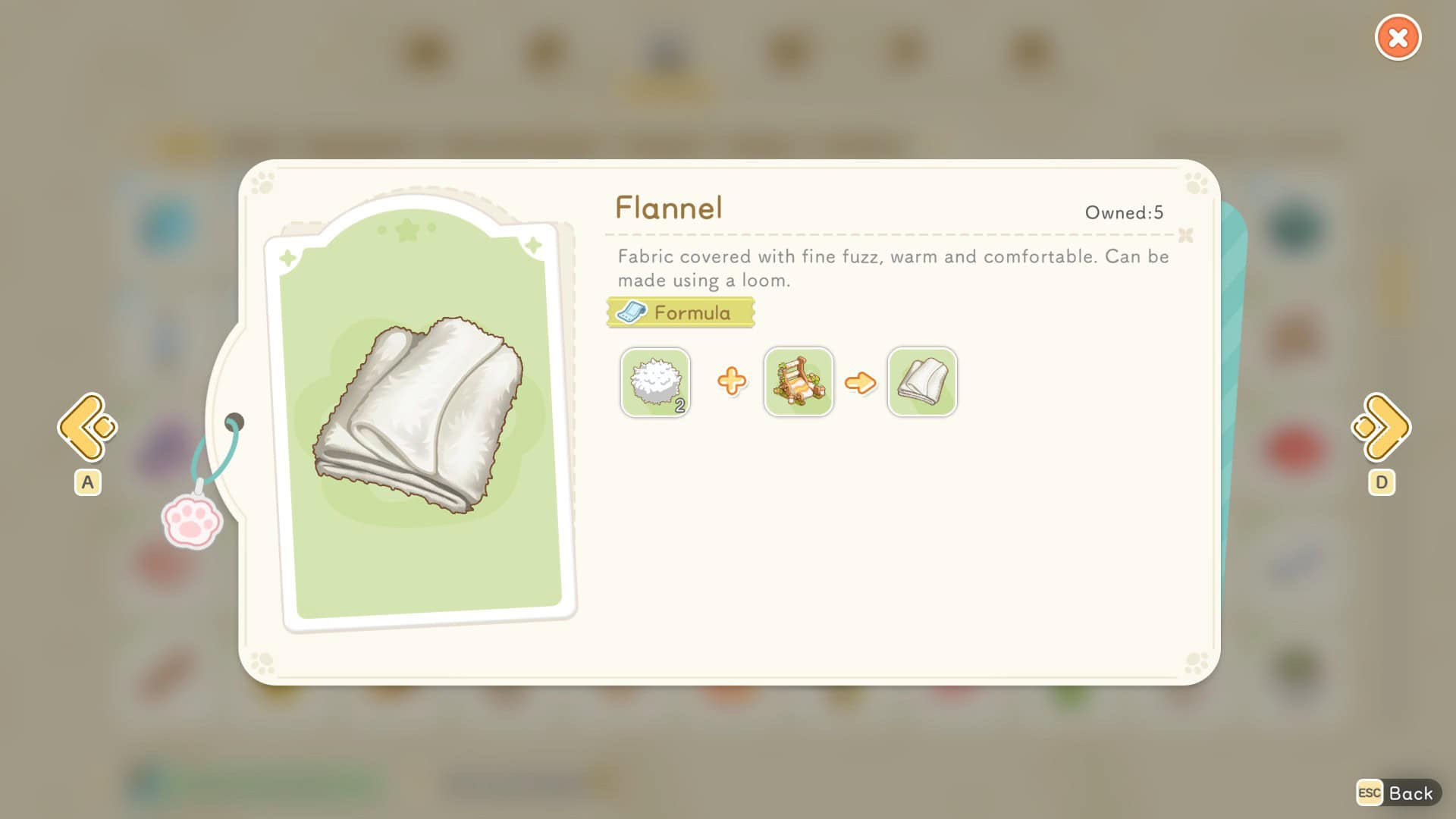Click the Back button

click(x=1398, y=793)
